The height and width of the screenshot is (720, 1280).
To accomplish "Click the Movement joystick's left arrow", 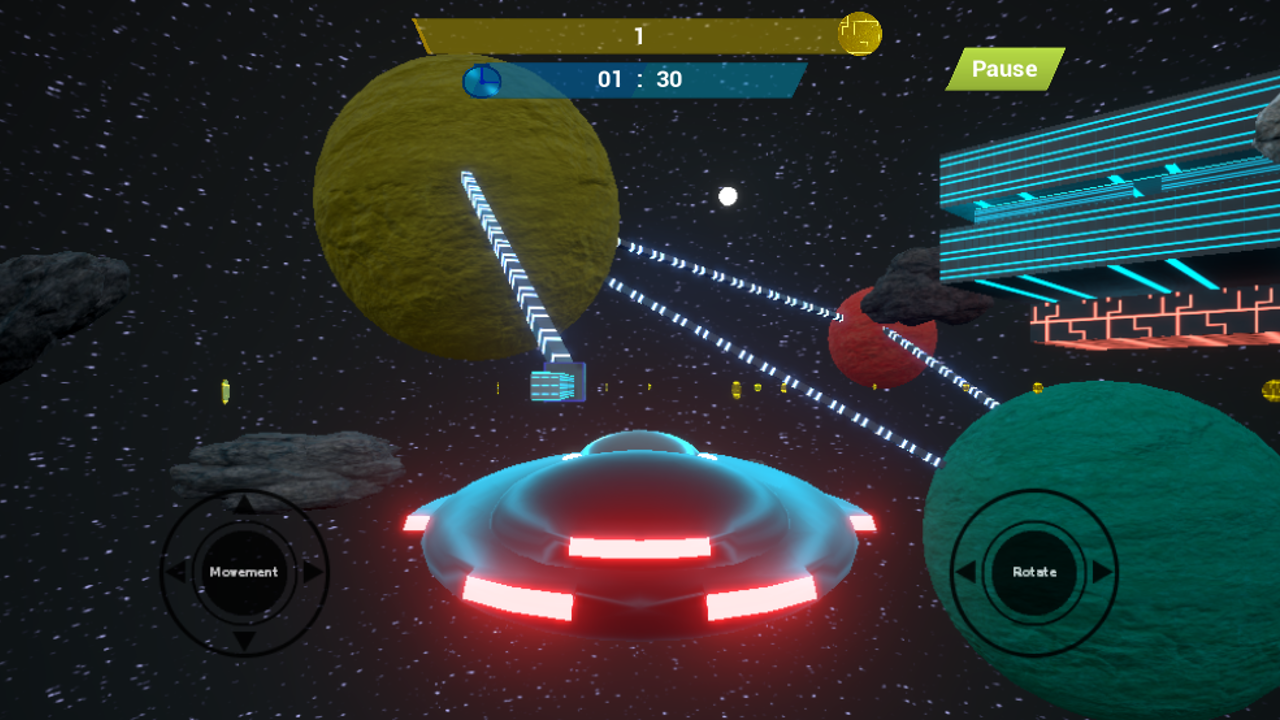I will point(175,572).
